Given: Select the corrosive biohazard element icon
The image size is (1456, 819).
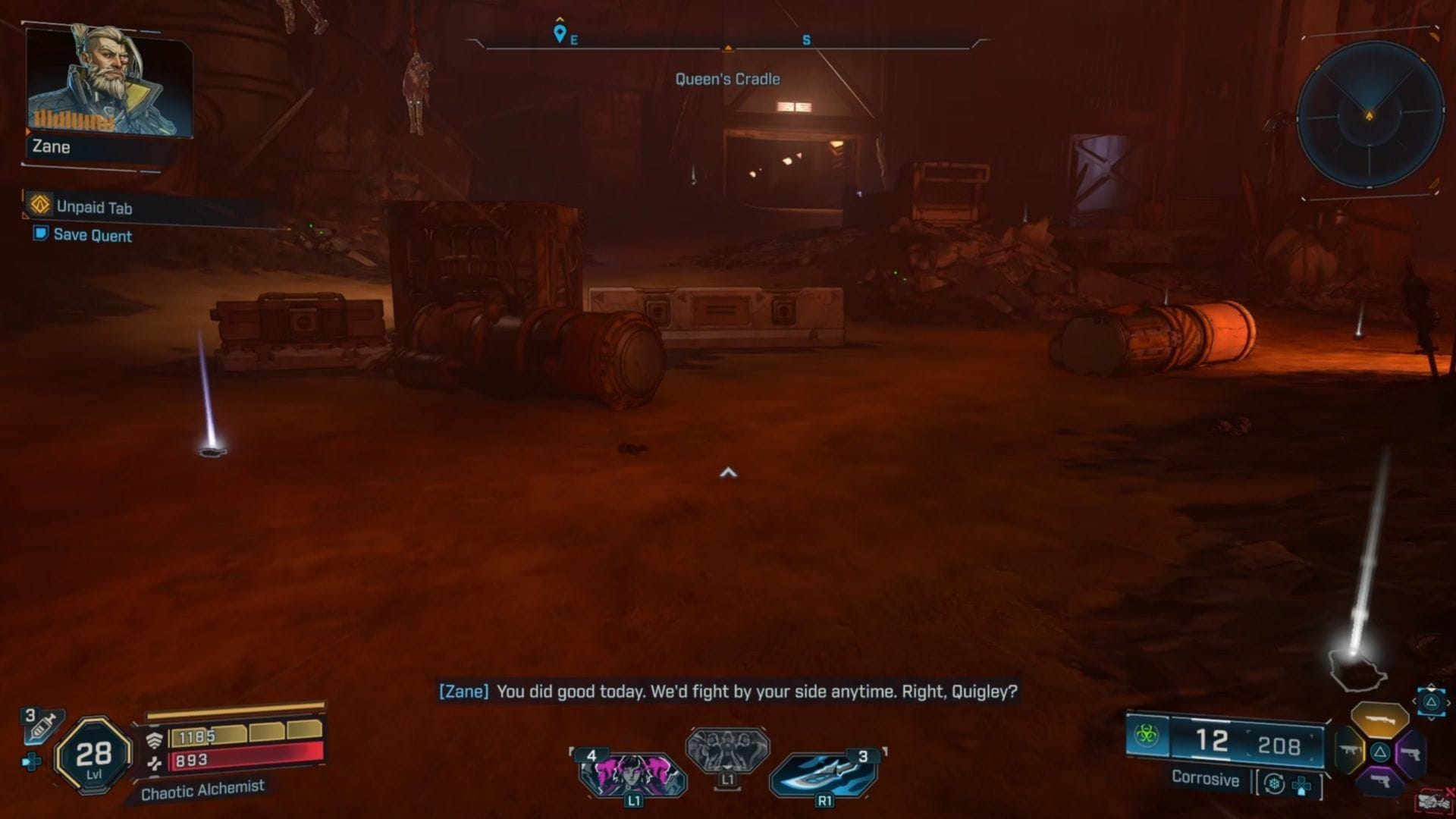Looking at the screenshot, I should pyautogui.click(x=1145, y=736).
